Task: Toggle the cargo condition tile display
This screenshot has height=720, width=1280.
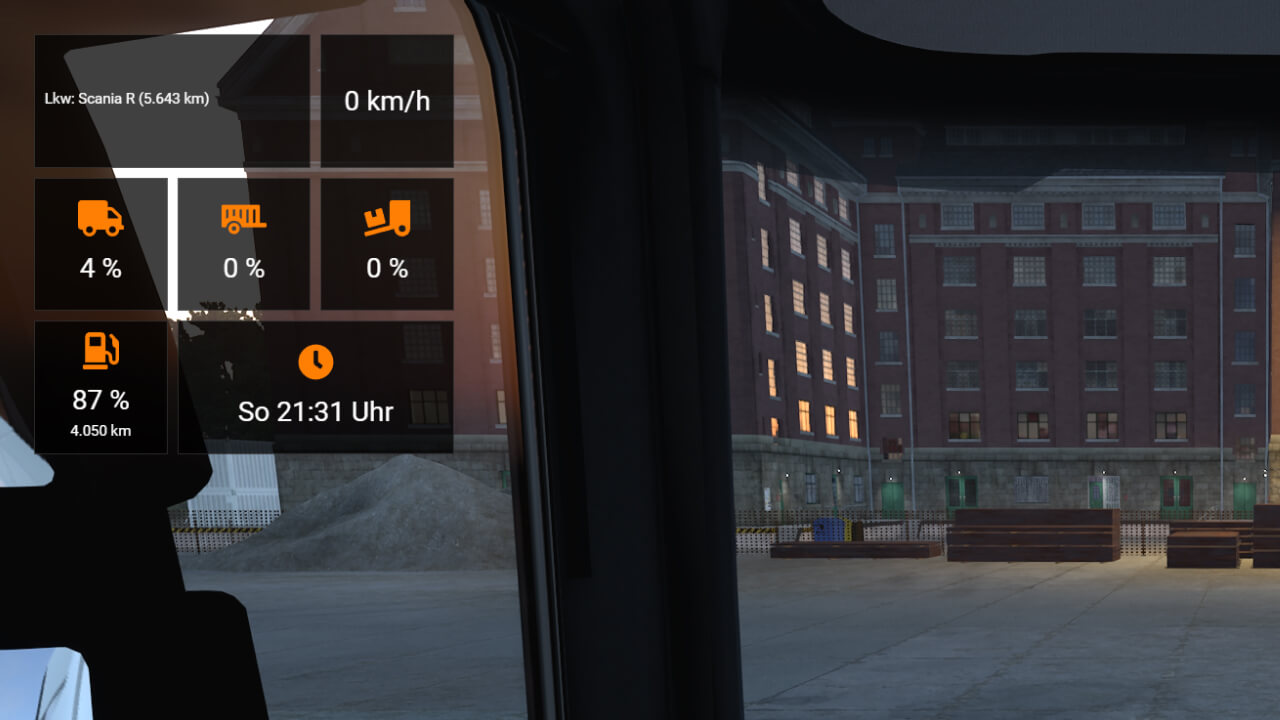Action: pyautogui.click(x=386, y=243)
